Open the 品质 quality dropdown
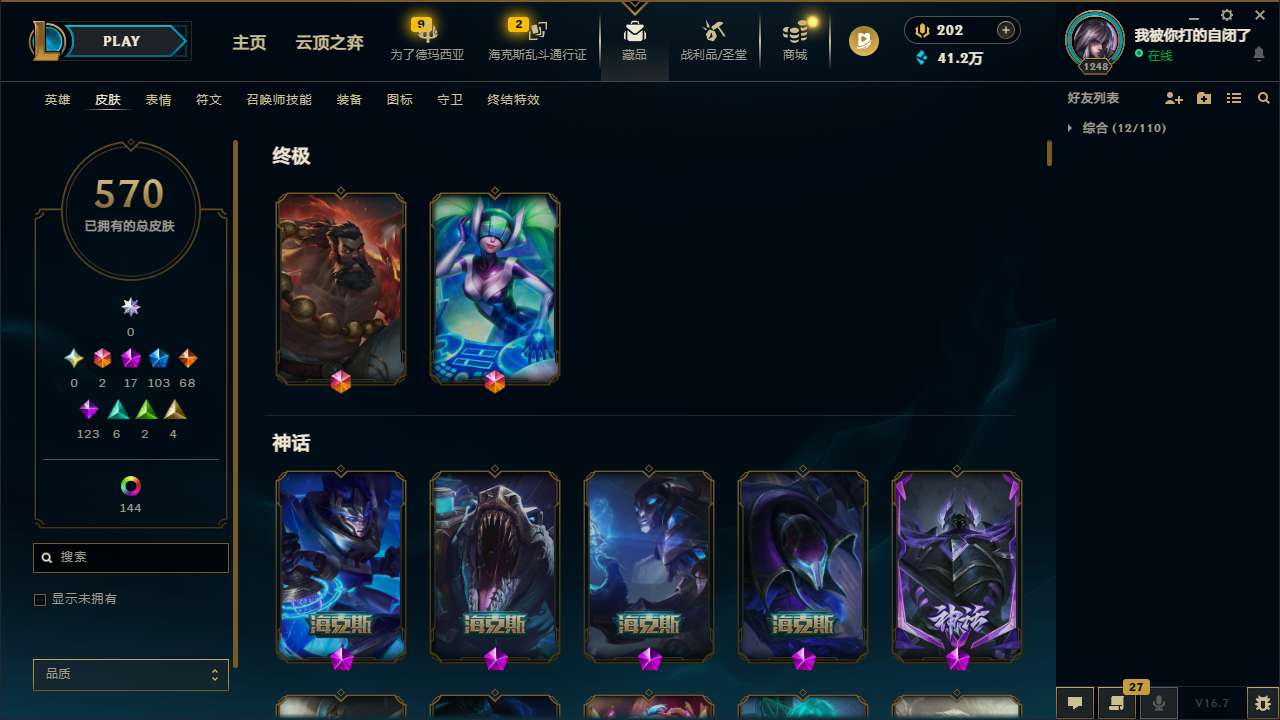1280x720 pixels. pyautogui.click(x=130, y=674)
